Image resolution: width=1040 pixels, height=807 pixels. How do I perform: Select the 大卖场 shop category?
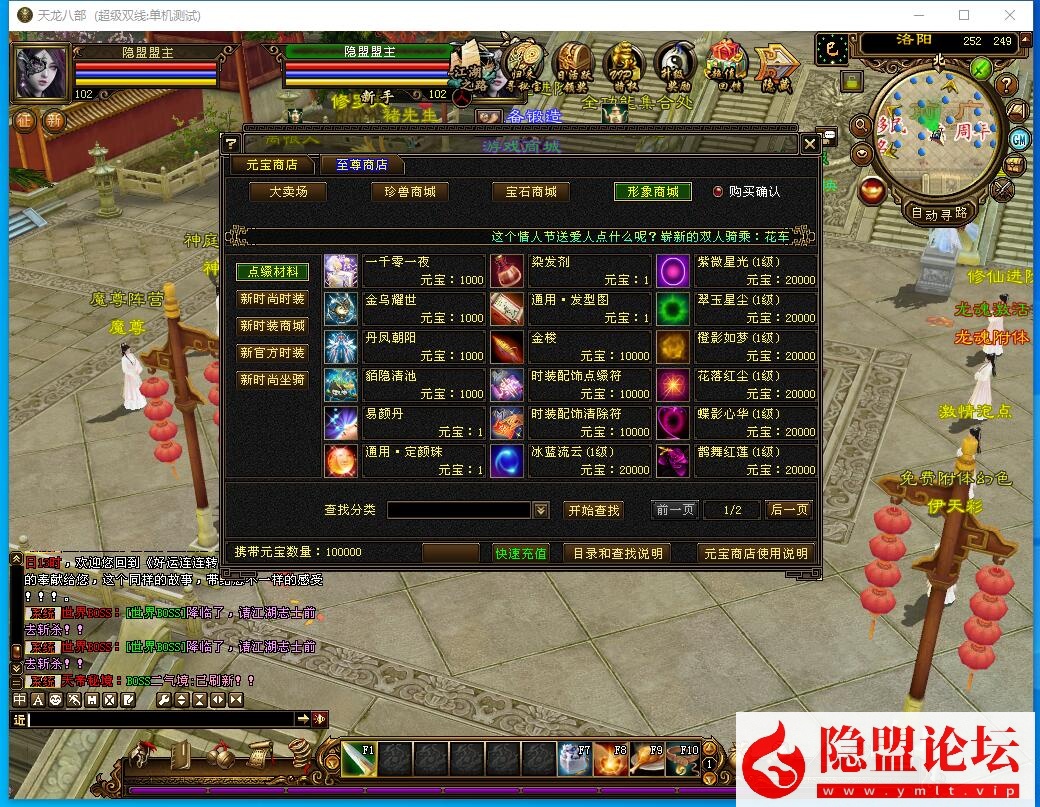click(287, 191)
